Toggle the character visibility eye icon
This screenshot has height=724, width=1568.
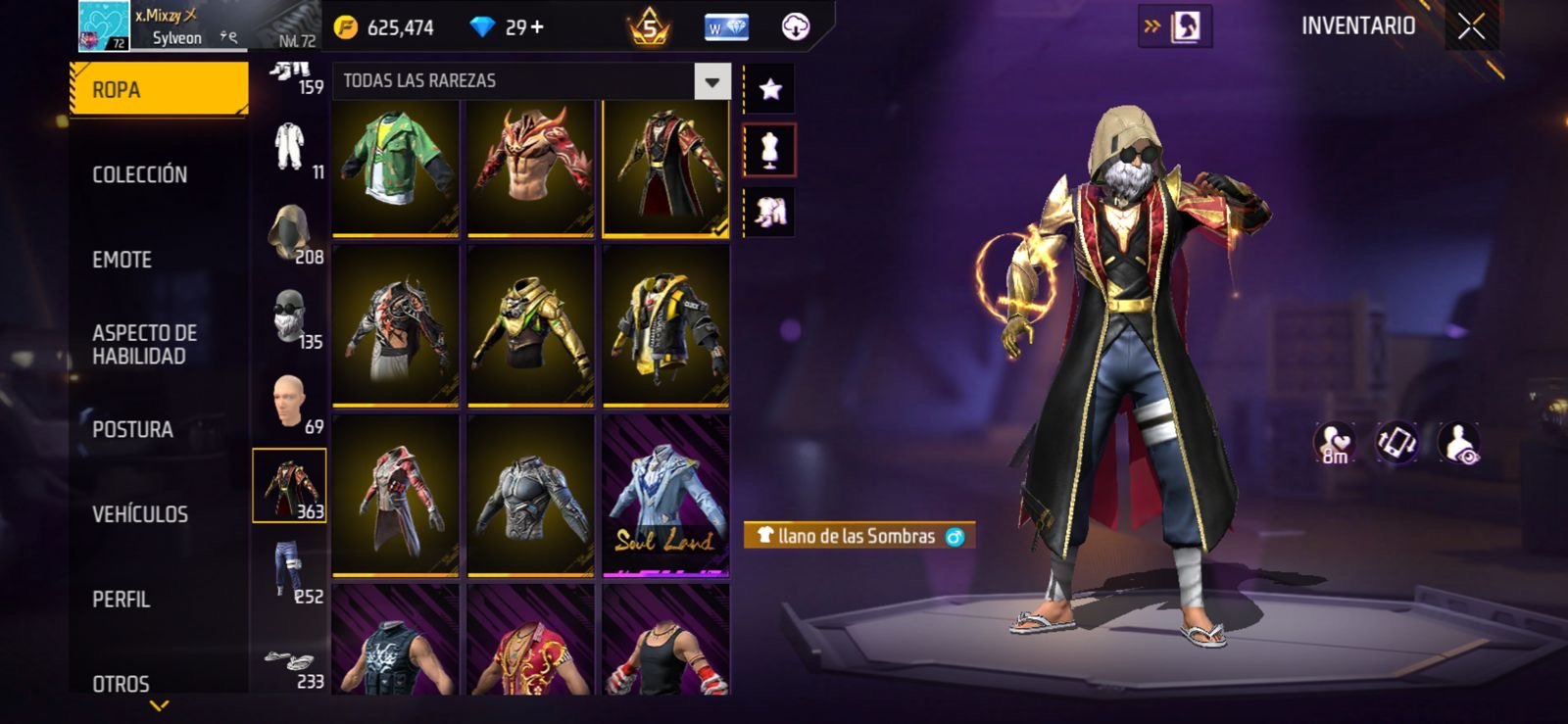tap(1459, 443)
